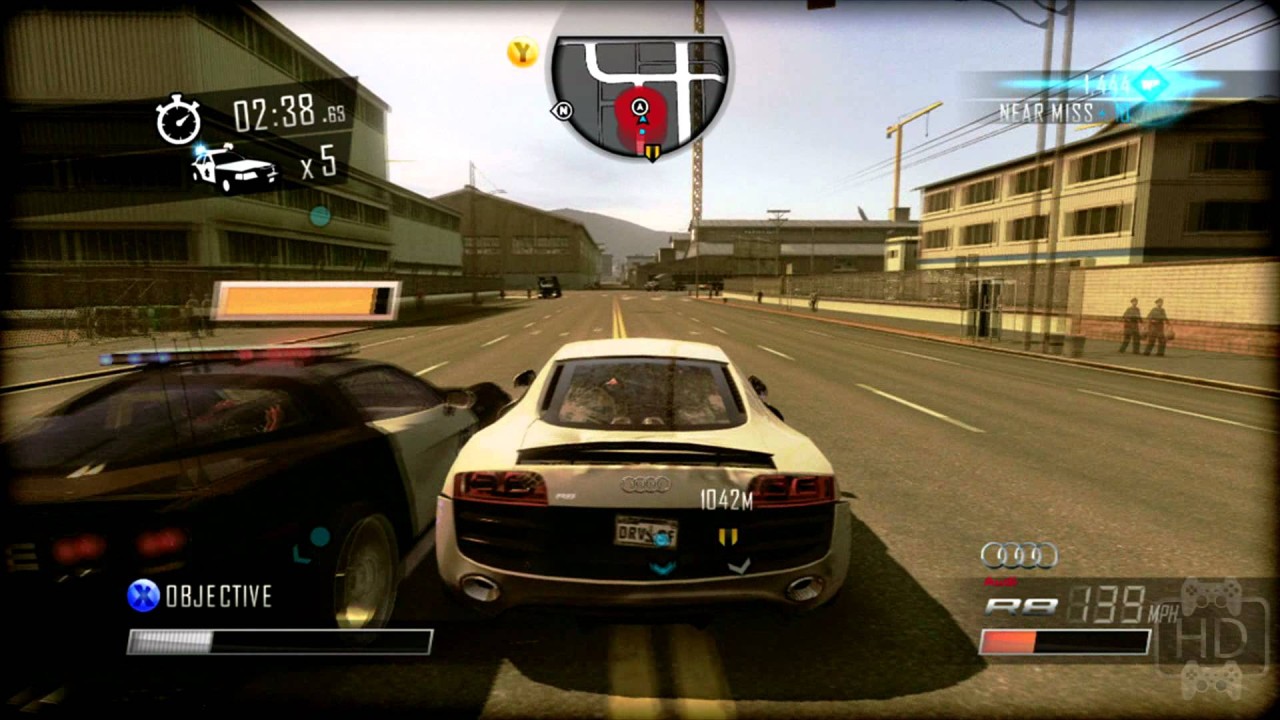Click the stopwatch icon
1280x720 pixels.
coord(179,119)
